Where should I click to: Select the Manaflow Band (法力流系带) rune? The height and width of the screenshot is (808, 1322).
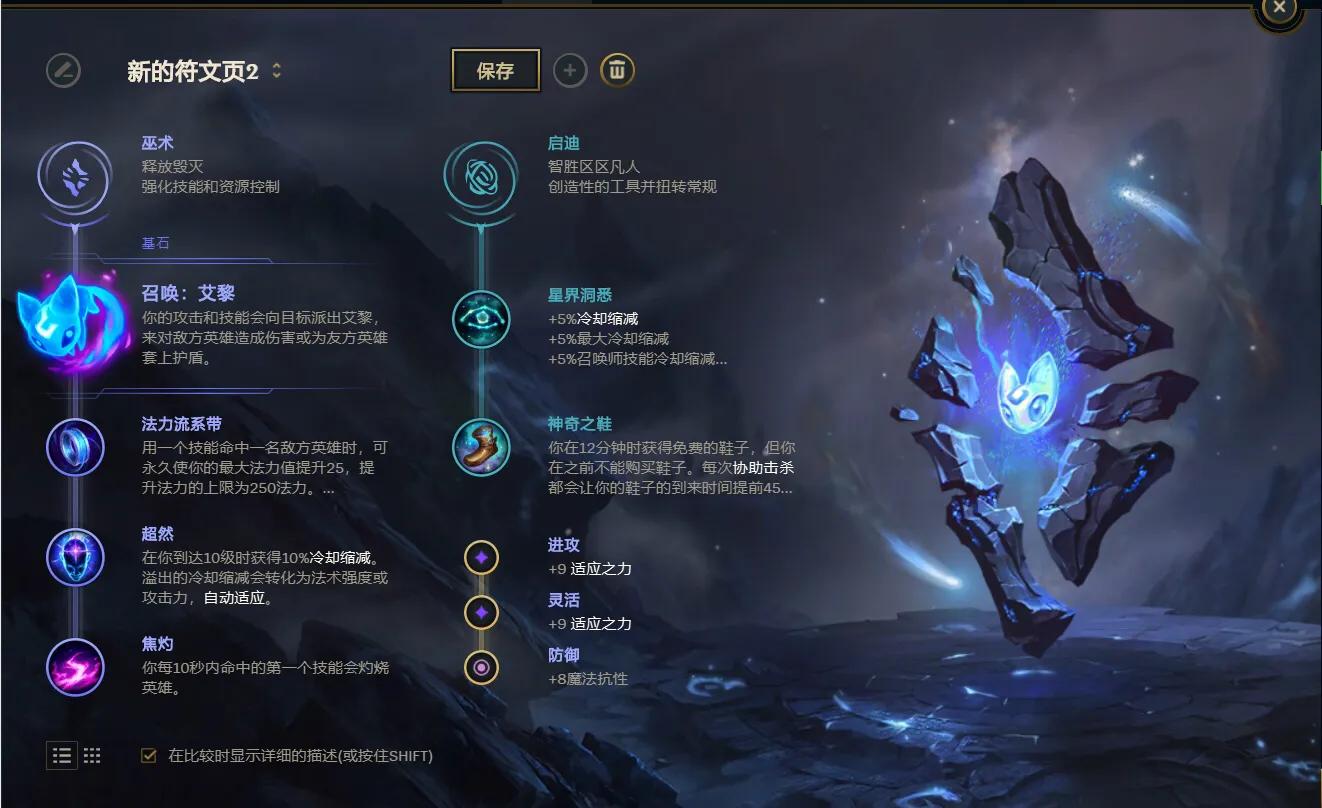tap(72, 449)
